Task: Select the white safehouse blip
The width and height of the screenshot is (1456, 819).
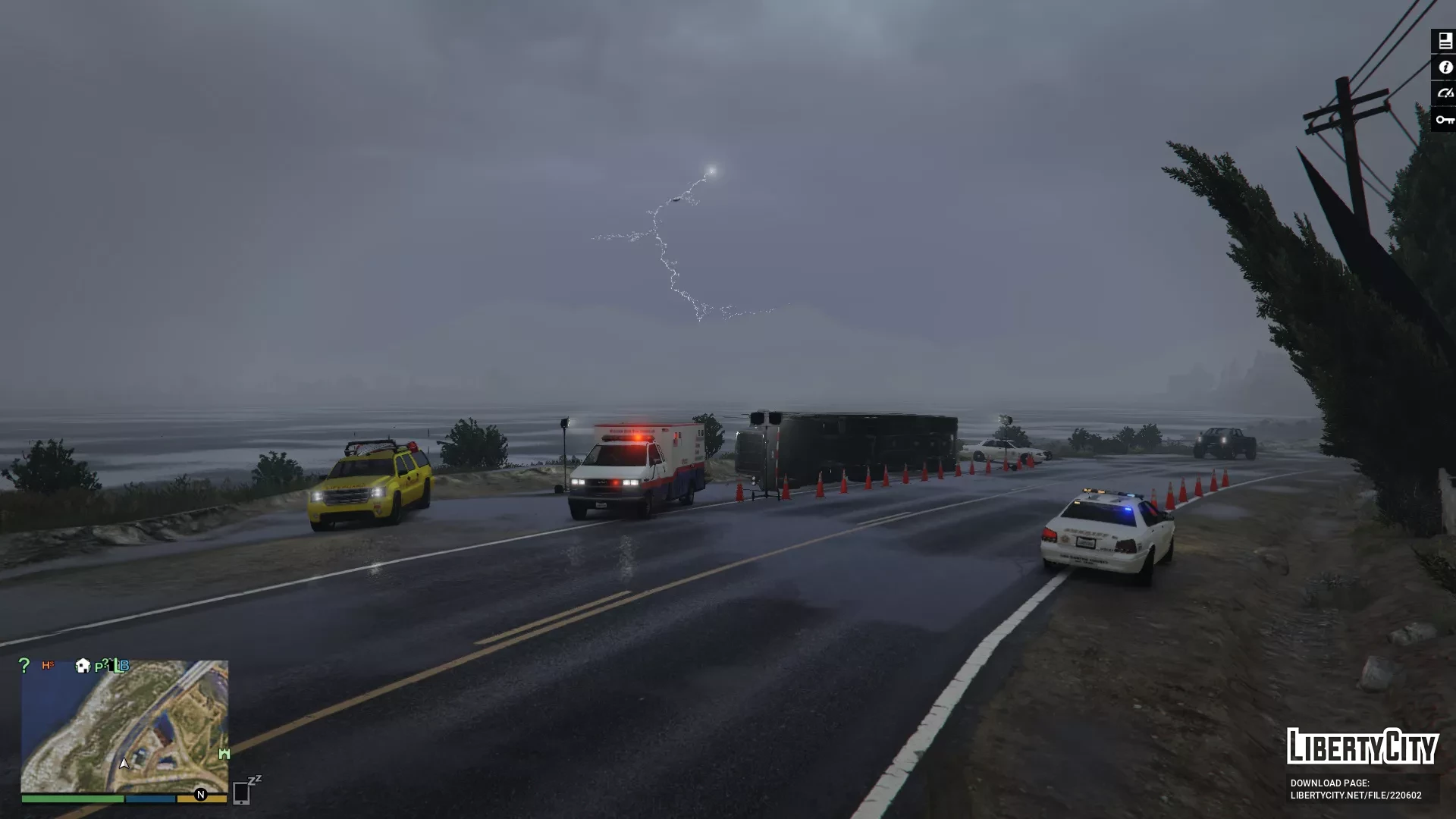Action: [83, 666]
